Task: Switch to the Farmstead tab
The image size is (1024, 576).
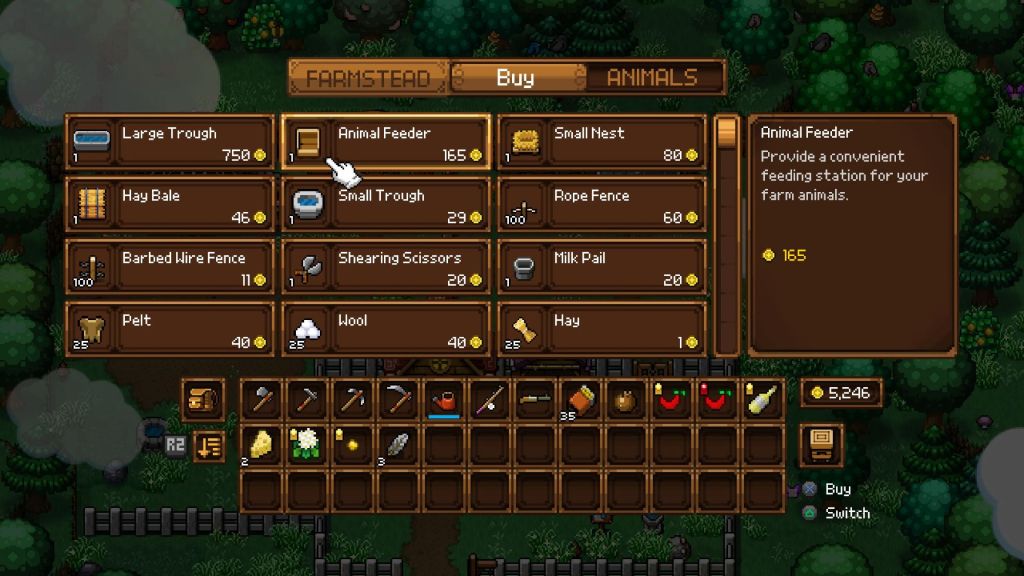Action: (x=367, y=78)
